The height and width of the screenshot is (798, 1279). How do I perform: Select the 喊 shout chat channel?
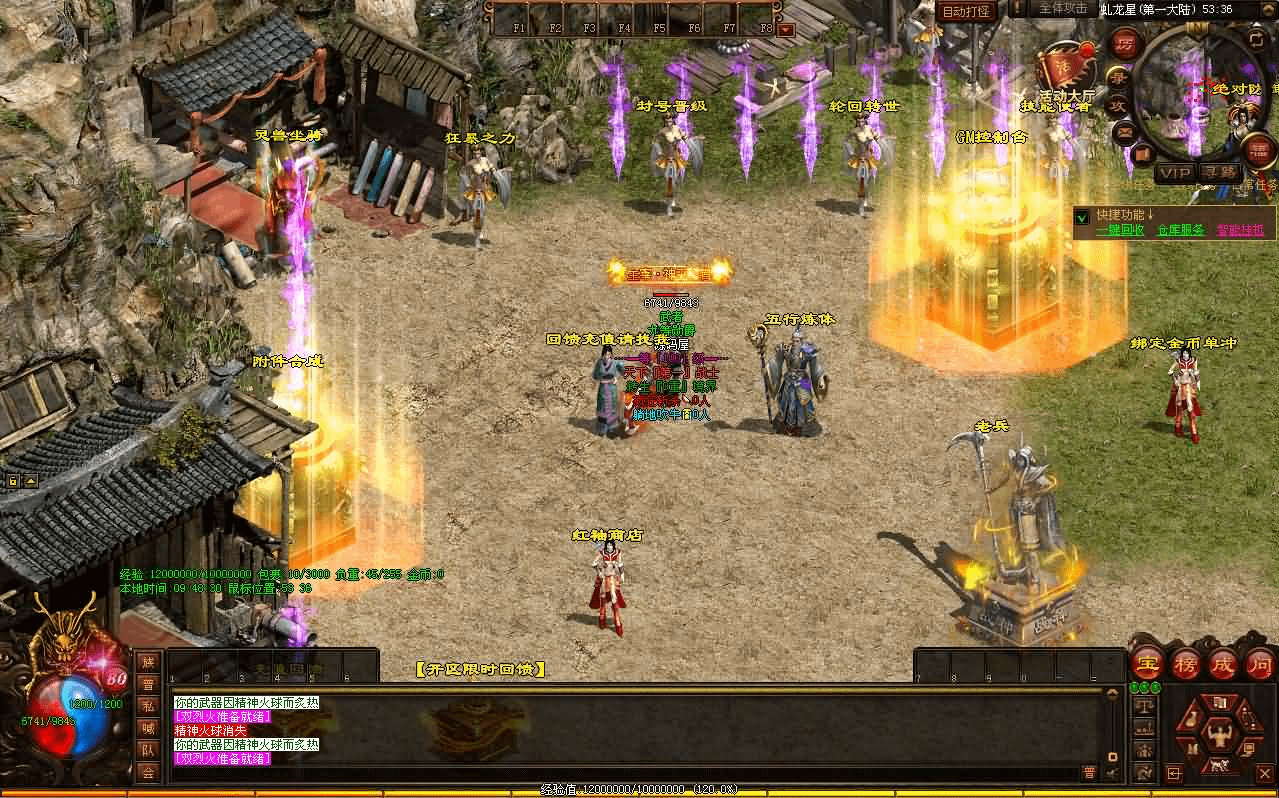148,727
